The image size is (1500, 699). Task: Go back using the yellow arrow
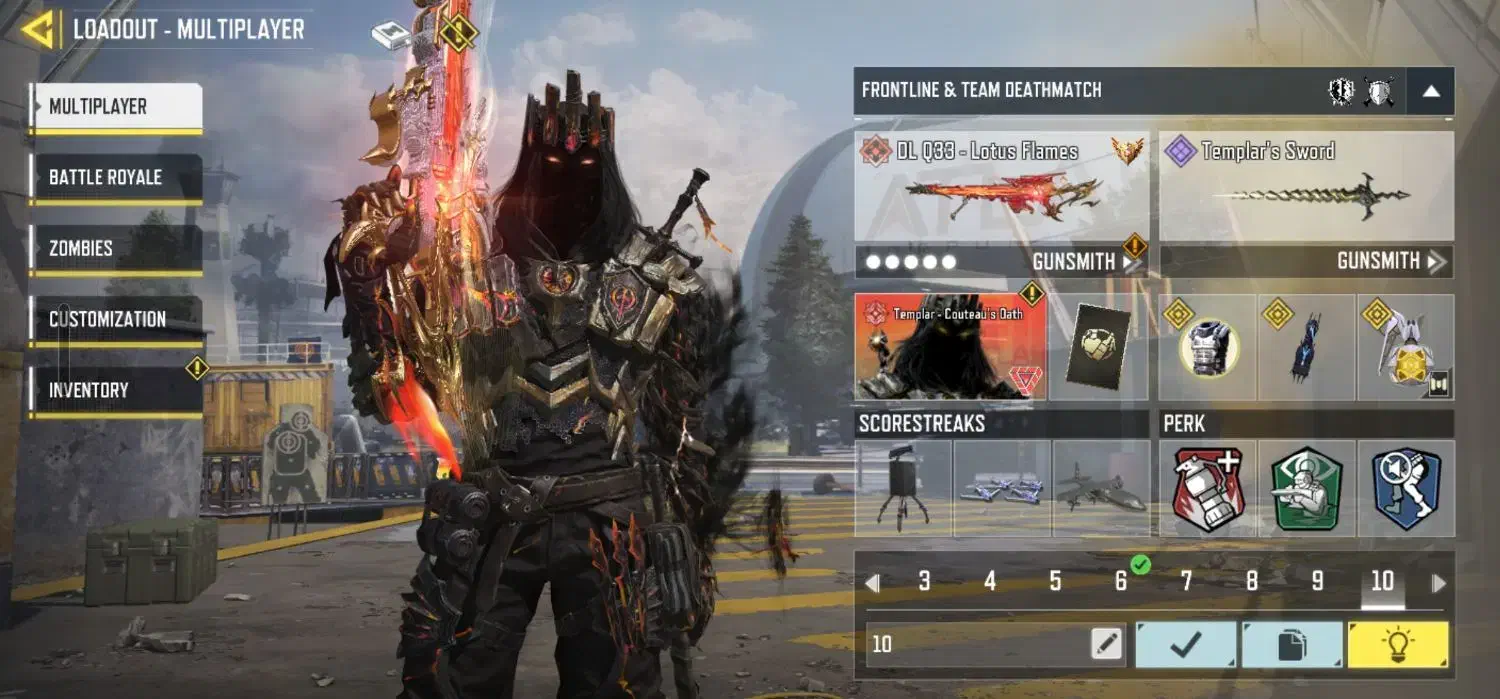(x=38, y=29)
